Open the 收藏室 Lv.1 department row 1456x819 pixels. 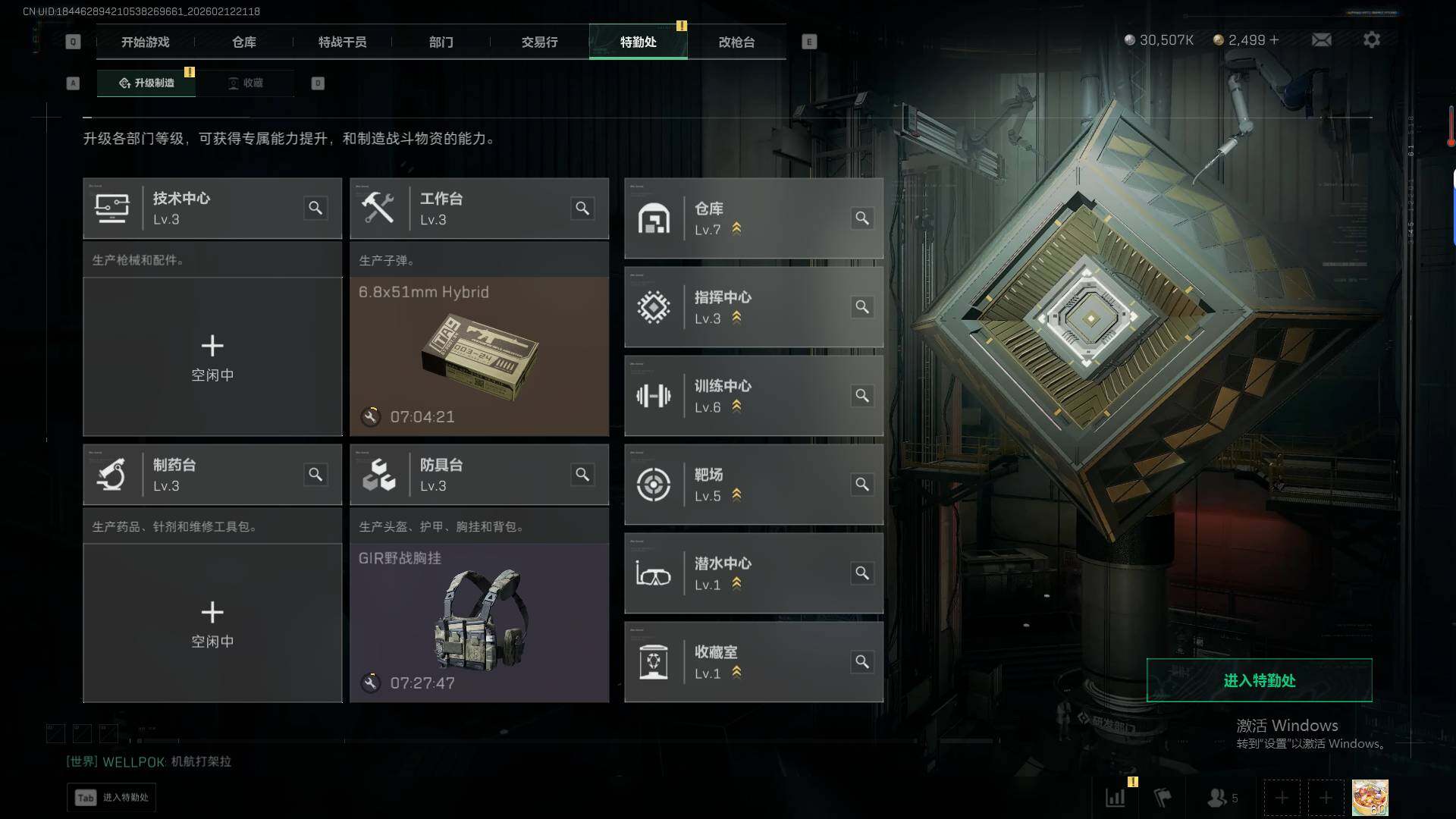753,662
